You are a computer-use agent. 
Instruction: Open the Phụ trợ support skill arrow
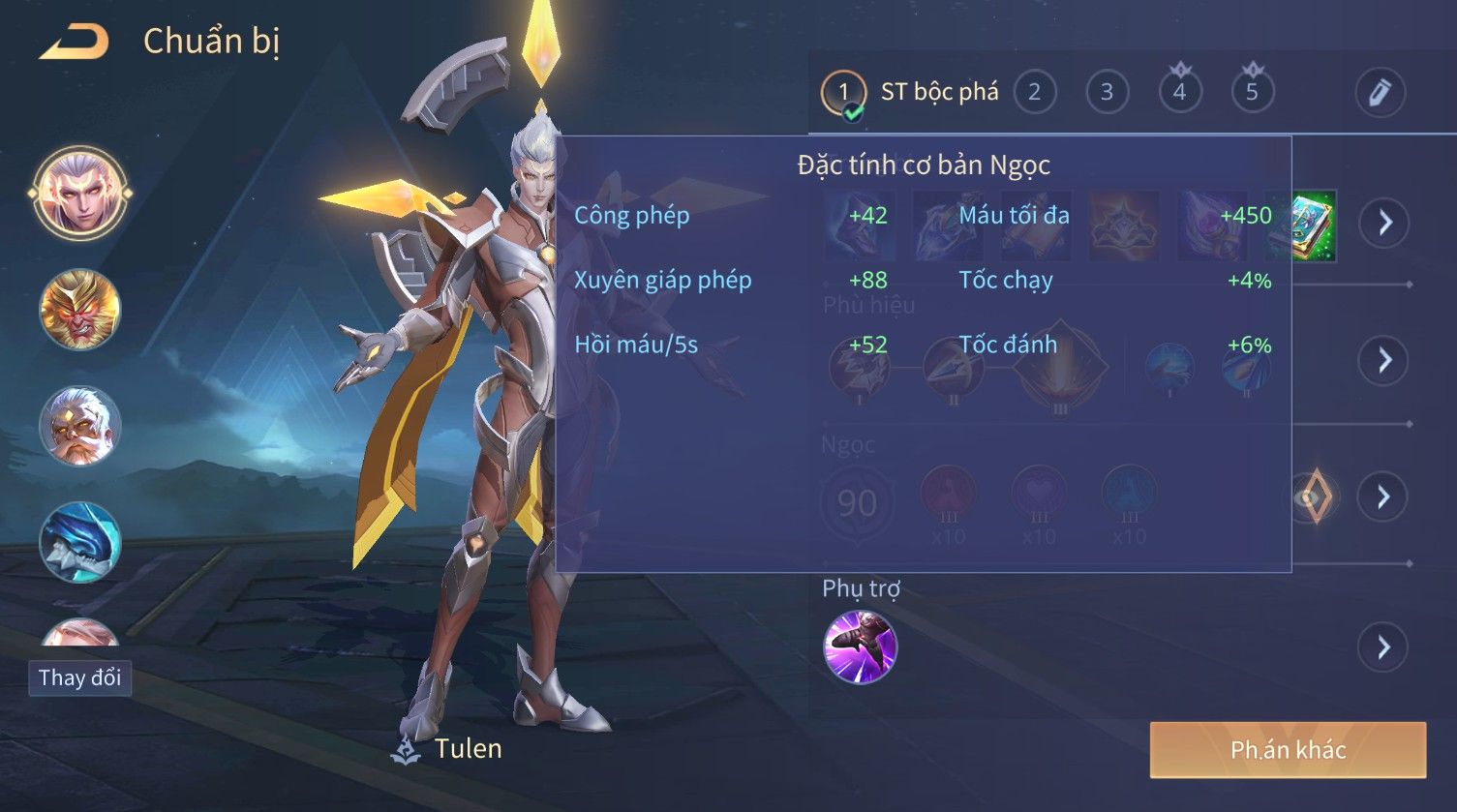(1383, 647)
